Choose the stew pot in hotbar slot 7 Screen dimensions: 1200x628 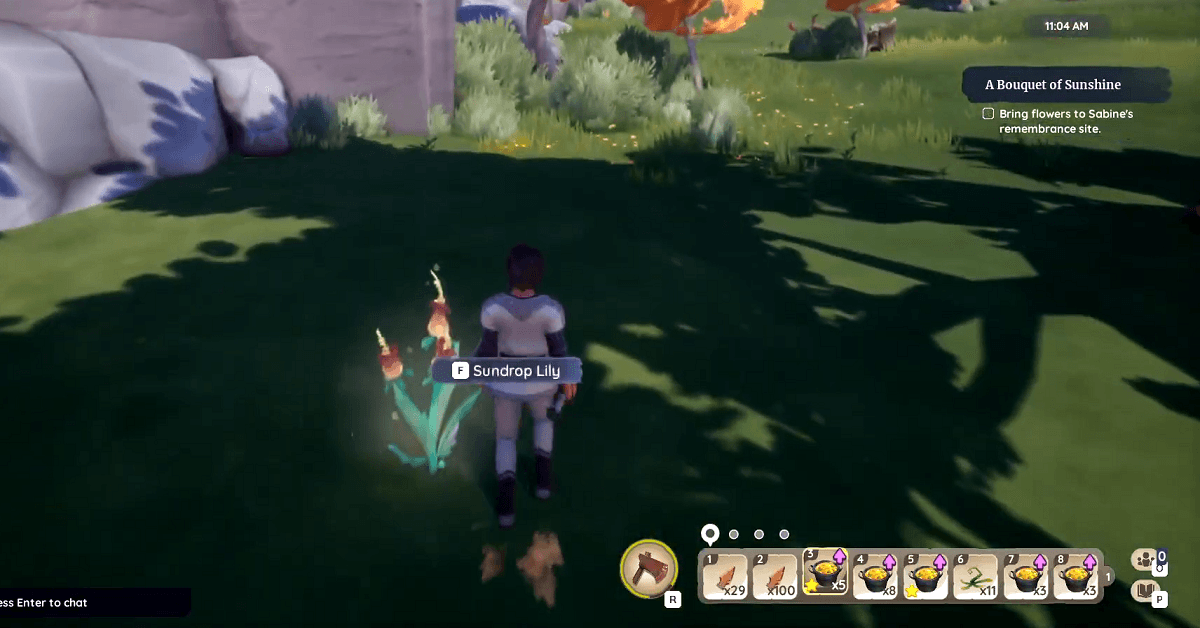[x=1027, y=576]
